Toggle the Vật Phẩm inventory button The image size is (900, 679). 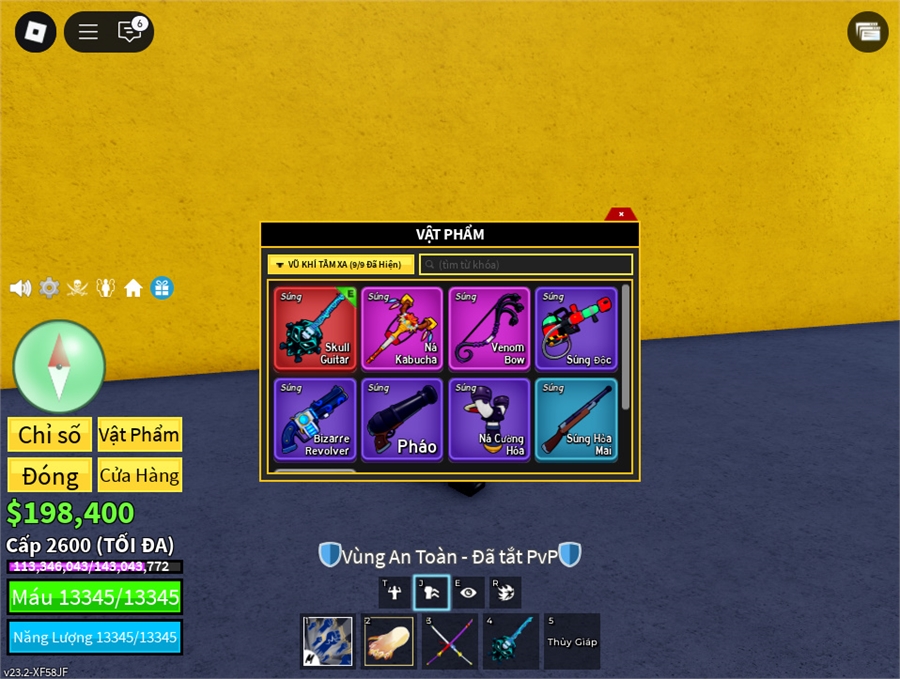click(140, 435)
